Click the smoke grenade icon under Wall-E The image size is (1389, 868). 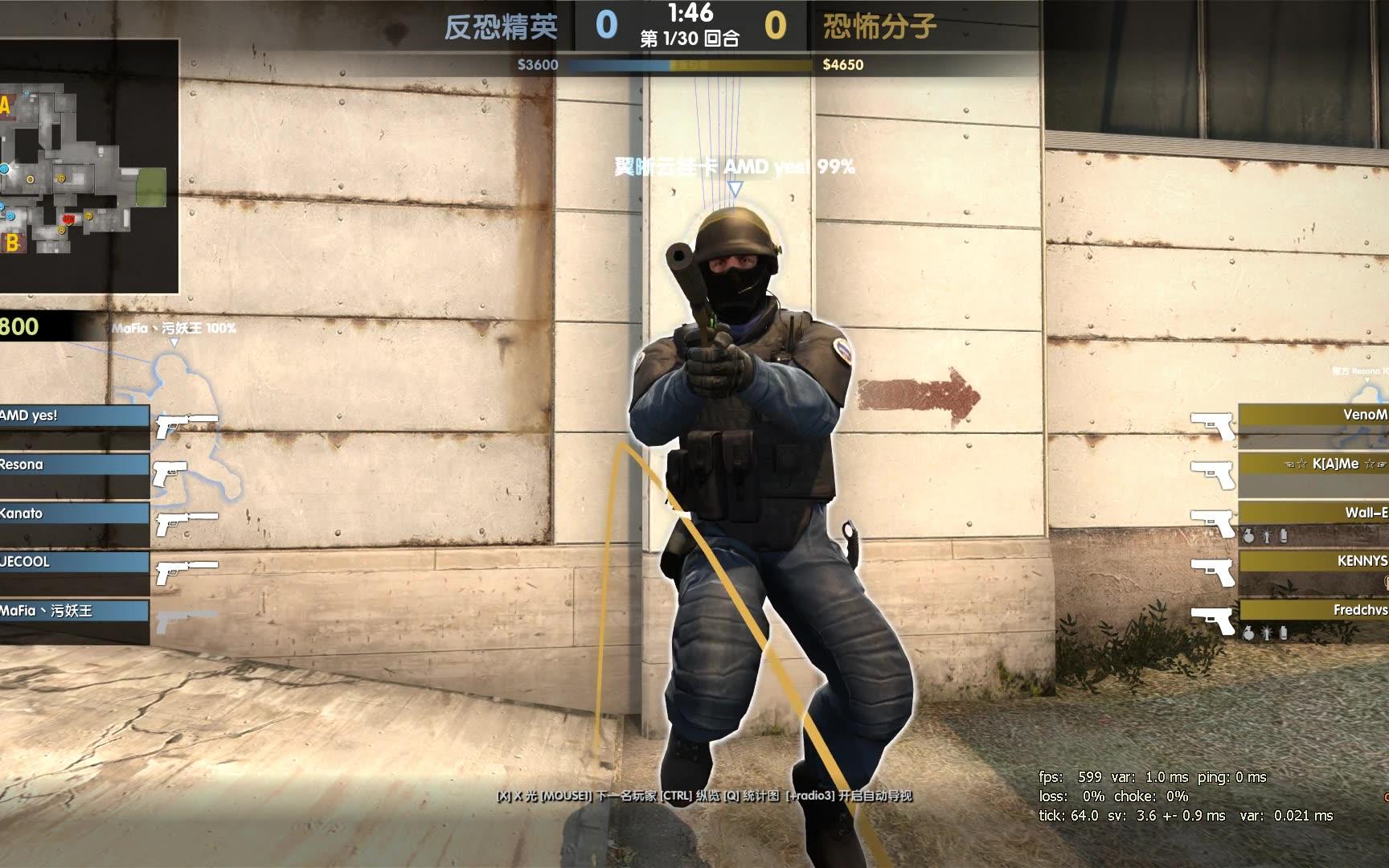pyautogui.click(x=1284, y=536)
